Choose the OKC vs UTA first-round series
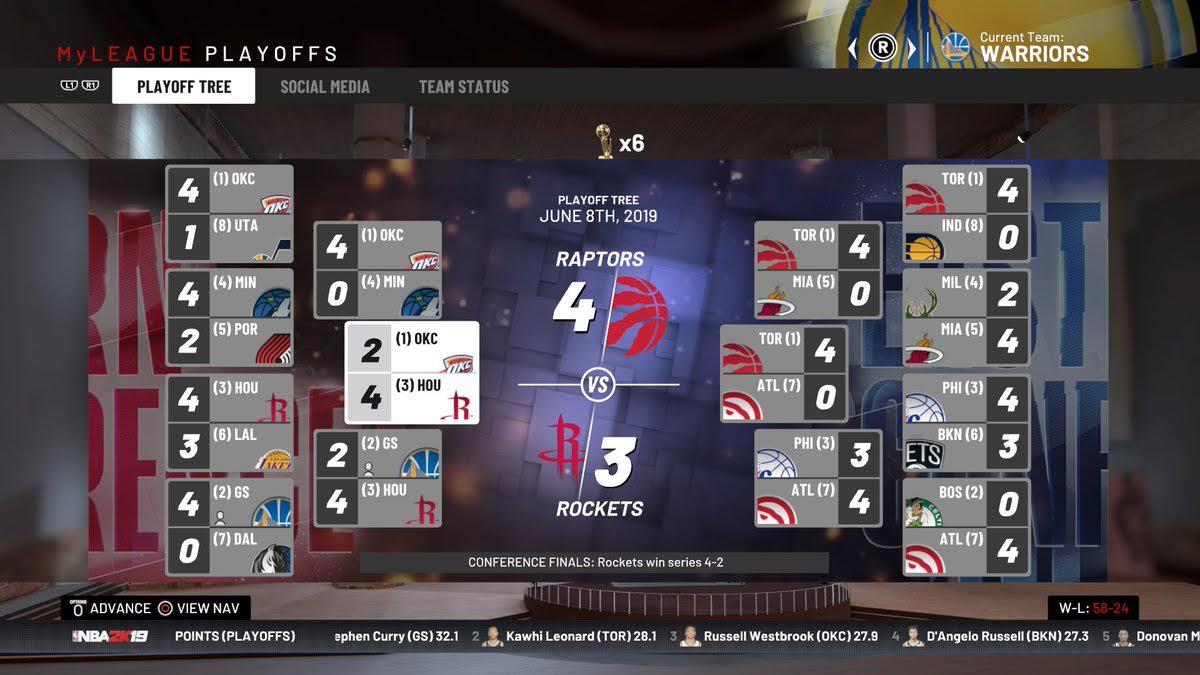This screenshot has height=675, width=1200. pos(229,214)
